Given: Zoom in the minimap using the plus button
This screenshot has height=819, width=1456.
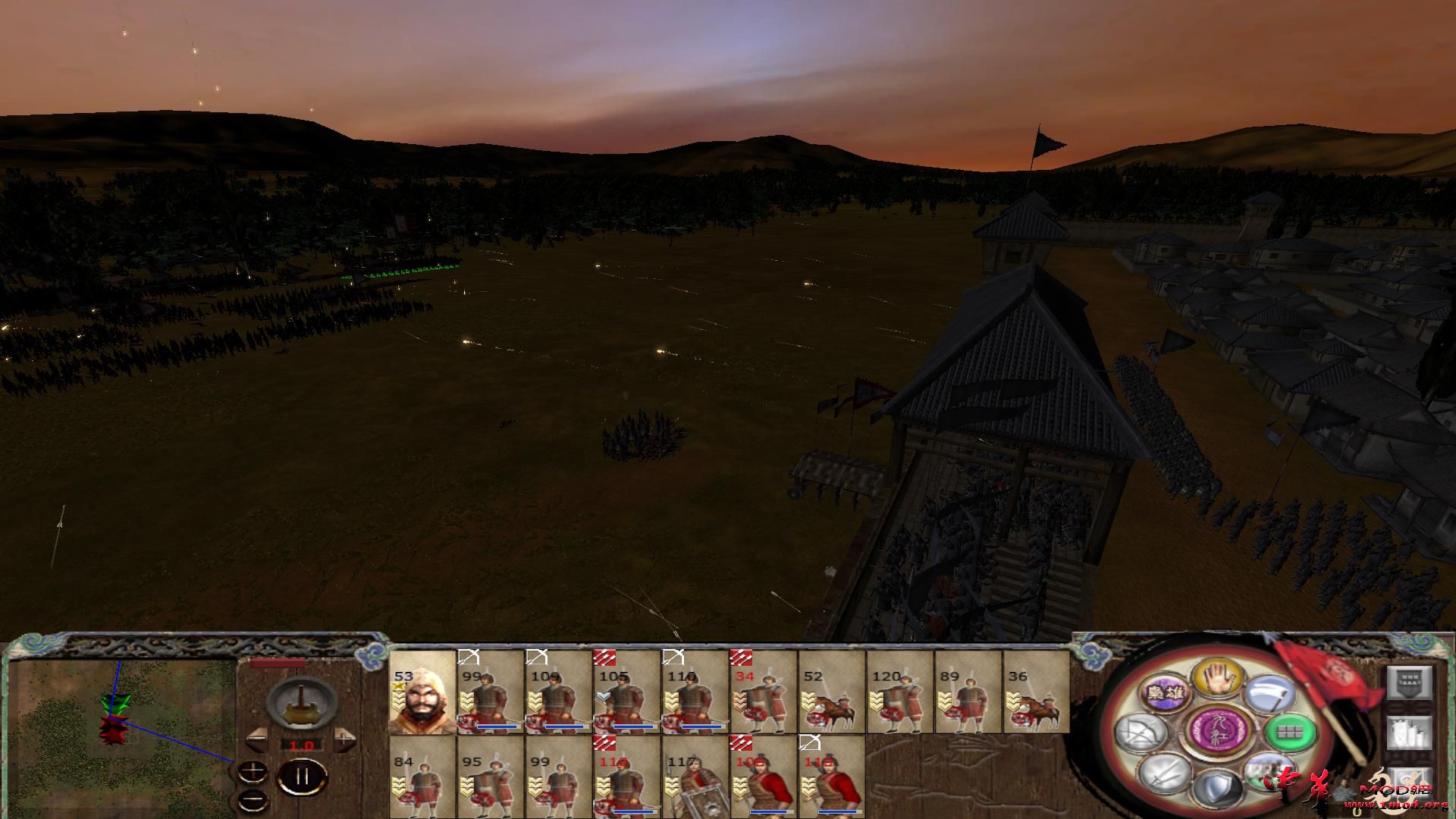Looking at the screenshot, I should click(x=253, y=770).
